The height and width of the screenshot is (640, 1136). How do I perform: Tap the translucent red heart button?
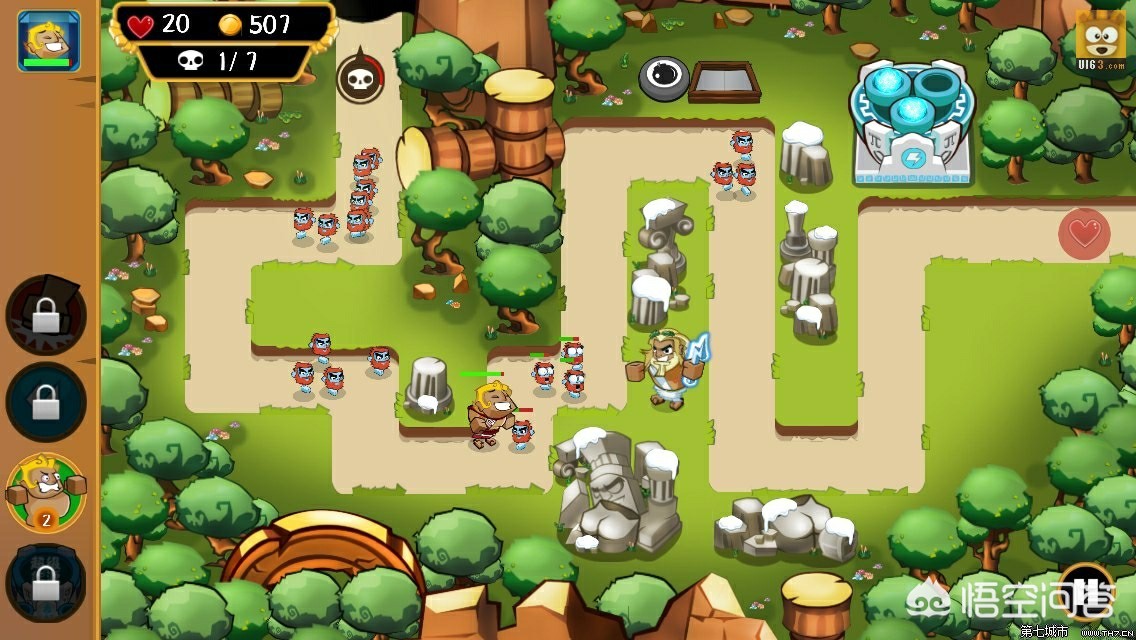[1084, 234]
